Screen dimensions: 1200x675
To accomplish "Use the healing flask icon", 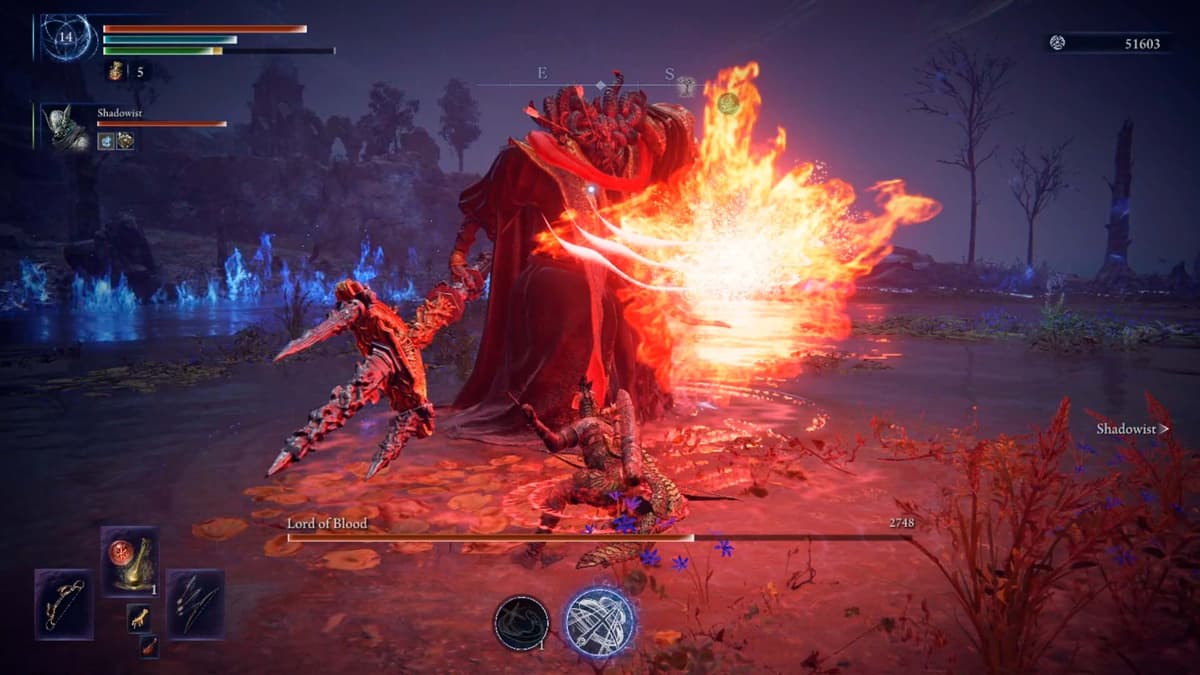I will 115,71.
